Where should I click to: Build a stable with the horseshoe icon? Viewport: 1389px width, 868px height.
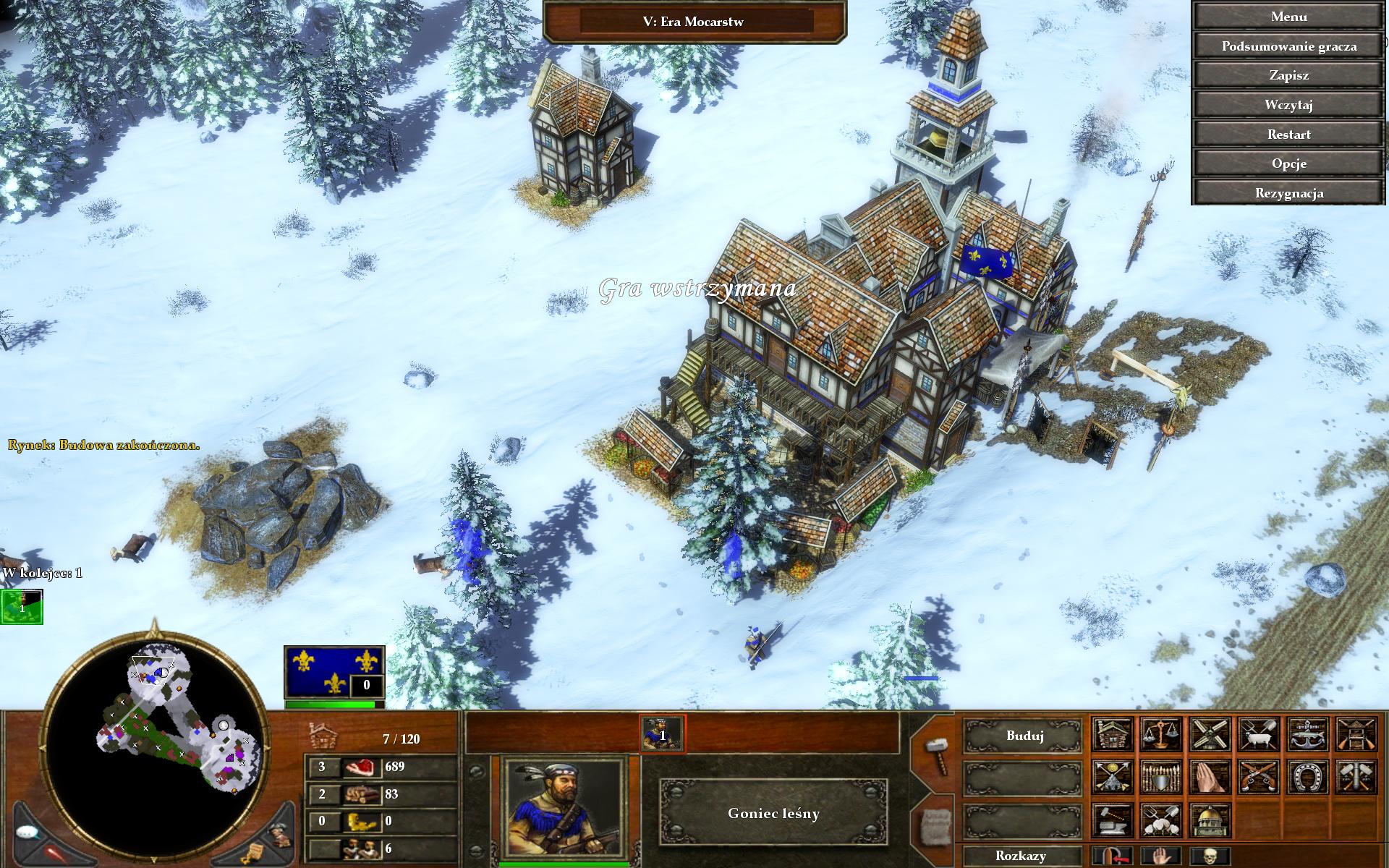[1308, 777]
